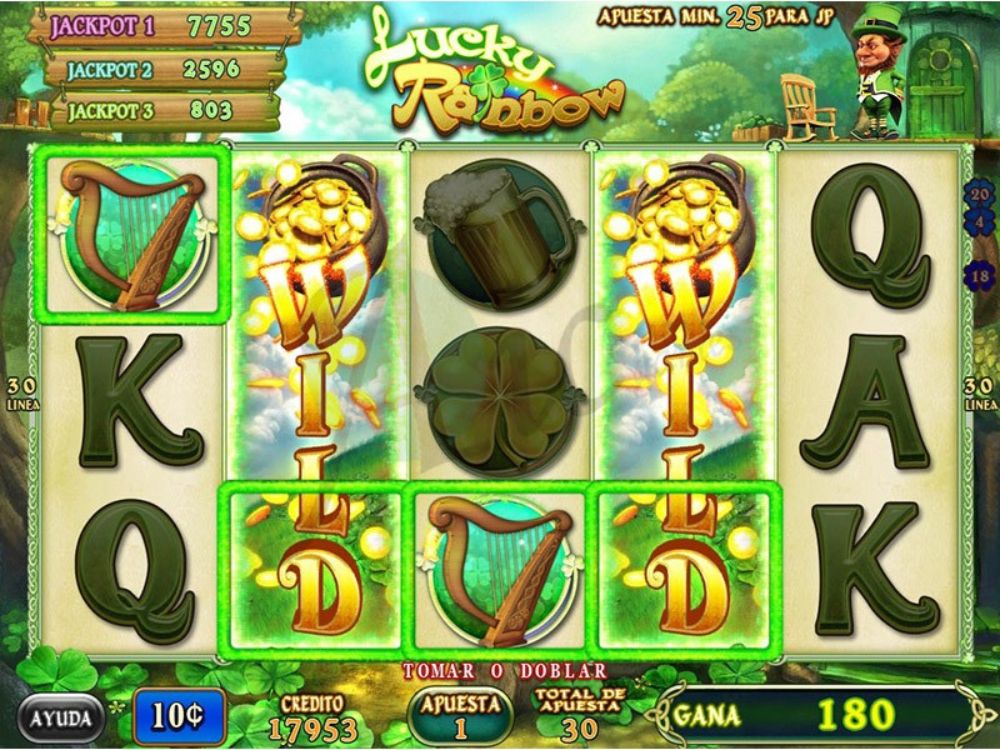This screenshot has width=1000, height=750.
Task: Click the payline 20 marker
Action: [x=980, y=193]
